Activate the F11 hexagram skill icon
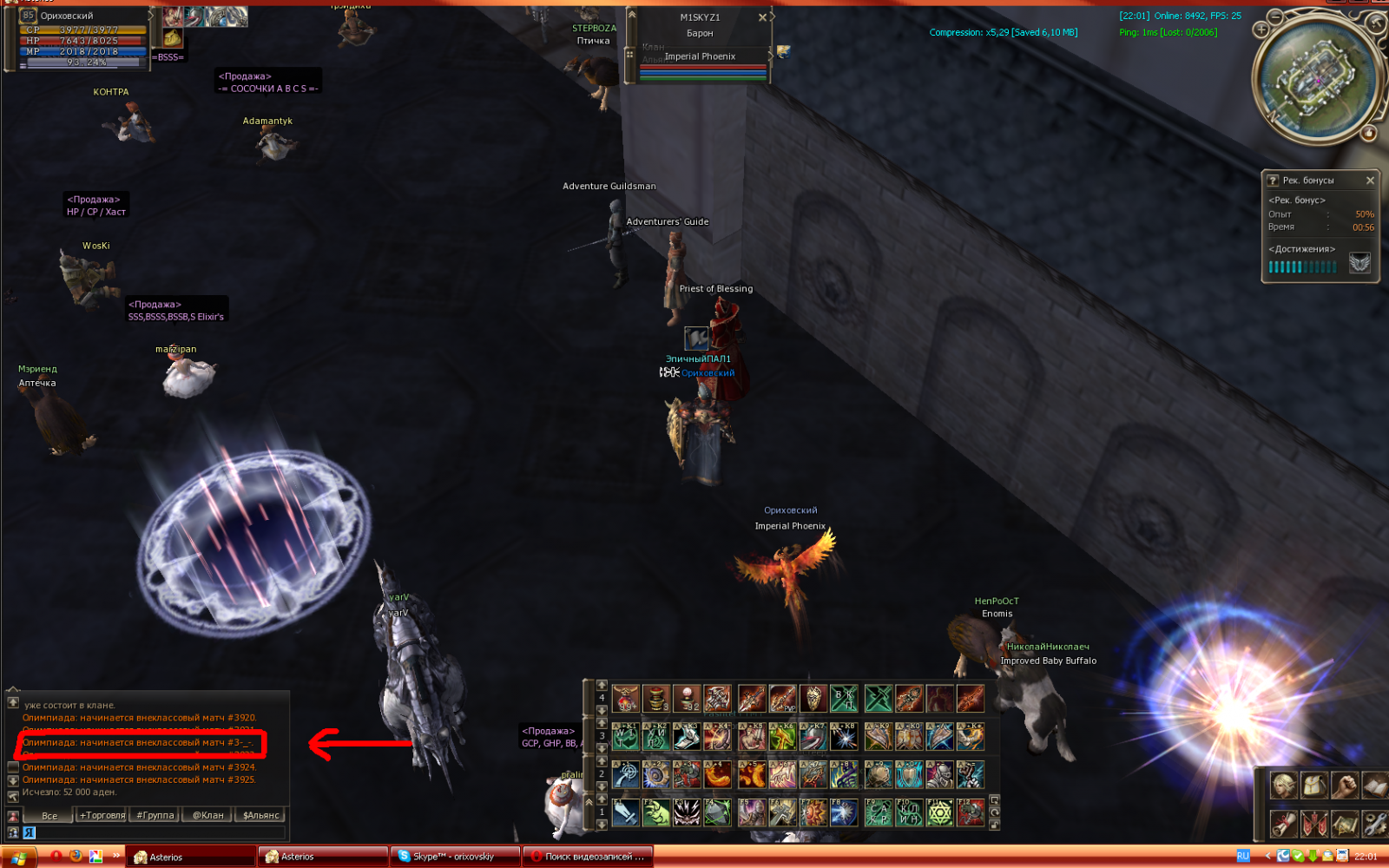 coord(939,812)
